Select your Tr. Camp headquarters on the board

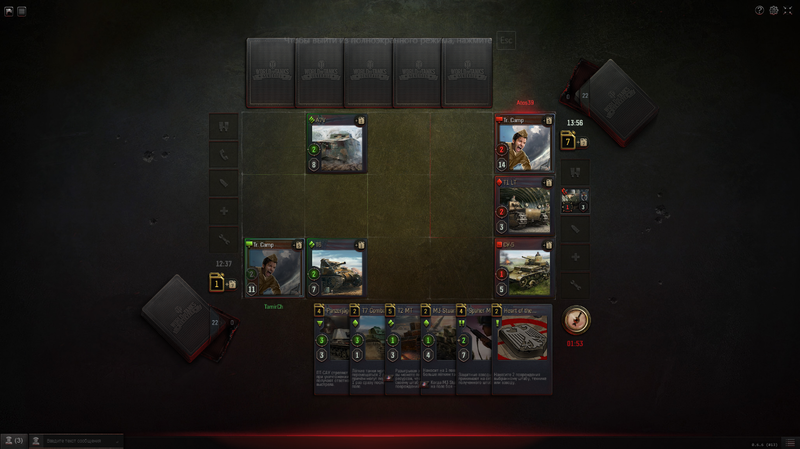click(x=274, y=268)
